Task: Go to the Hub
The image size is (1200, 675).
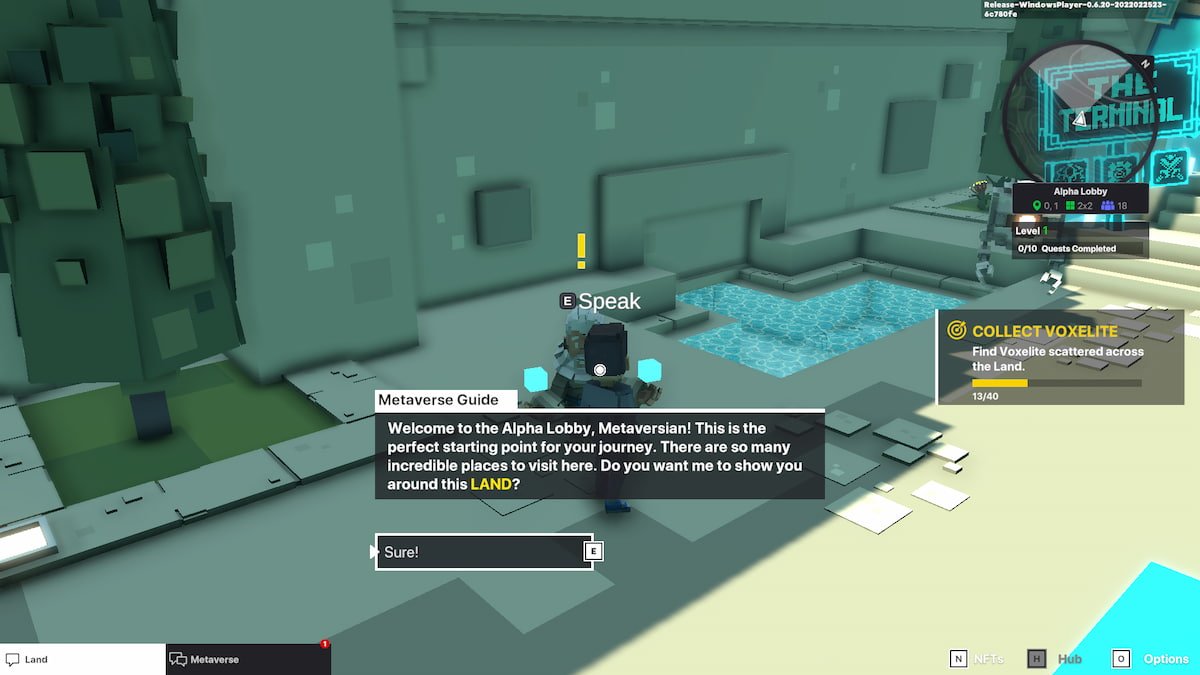Action: tap(1056, 659)
